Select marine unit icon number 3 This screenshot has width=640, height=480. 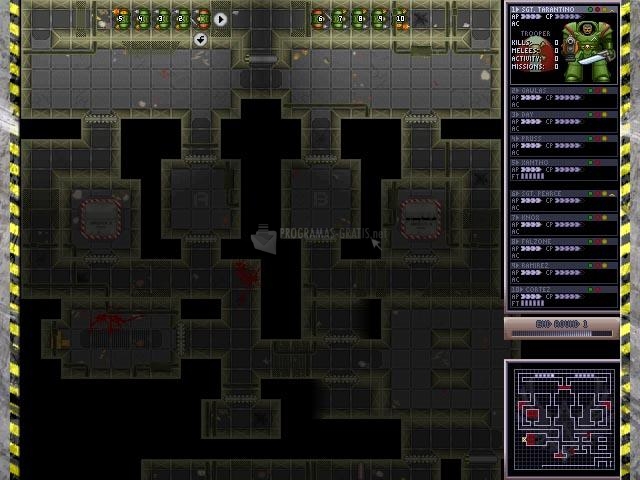[161, 18]
